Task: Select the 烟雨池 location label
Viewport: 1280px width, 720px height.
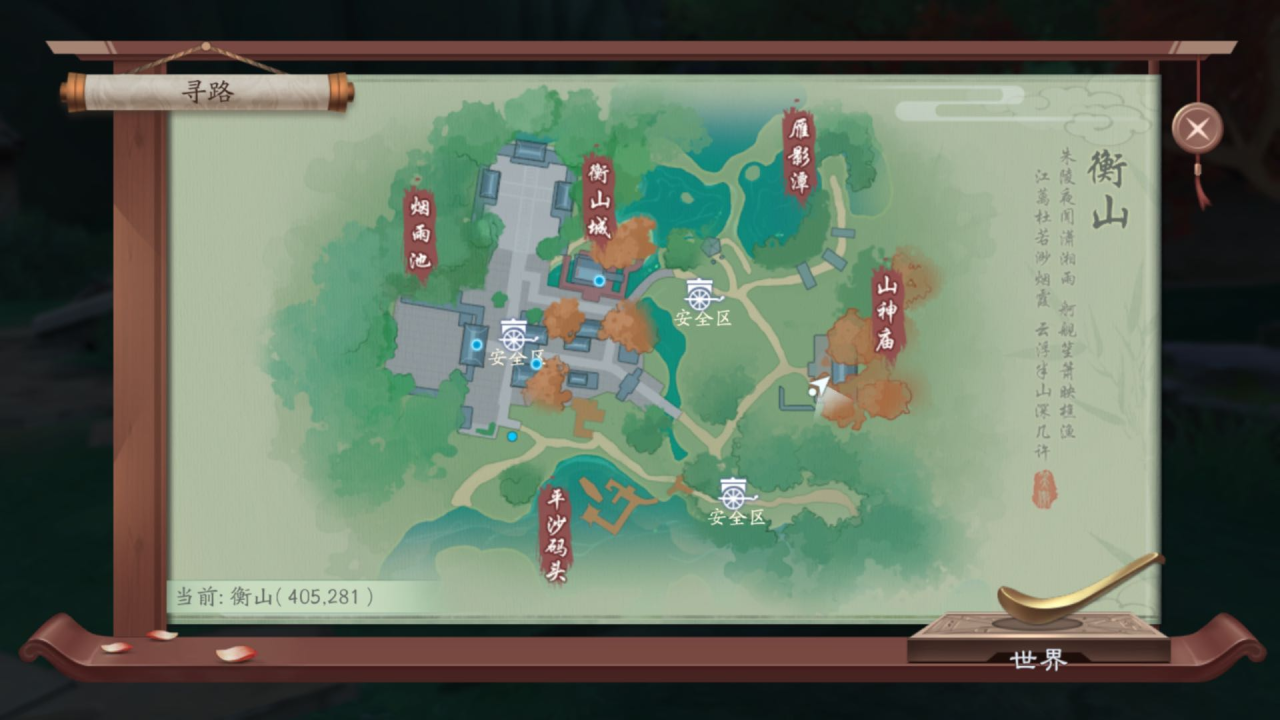Action: [x=420, y=234]
